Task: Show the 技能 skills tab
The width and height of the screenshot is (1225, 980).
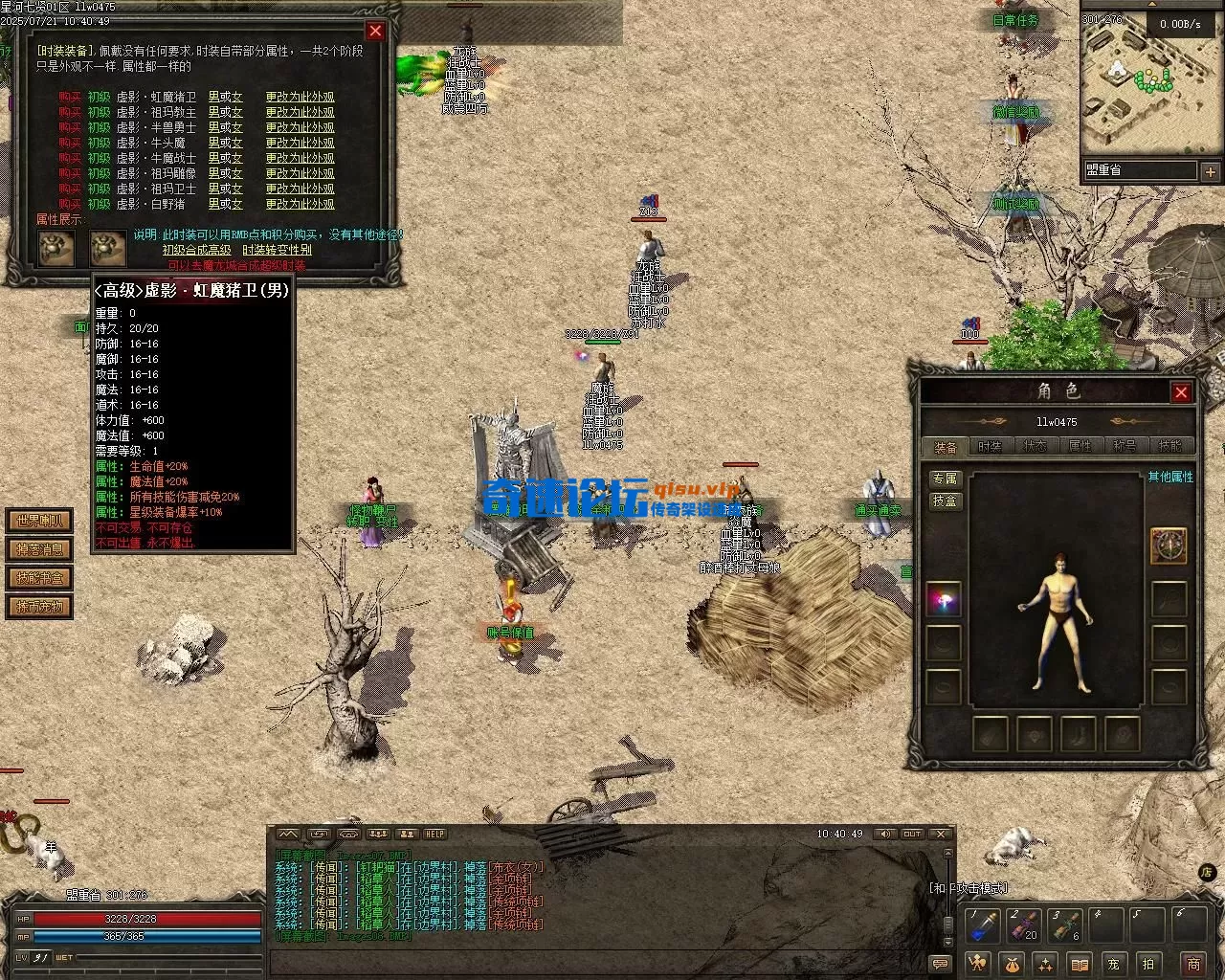Action: pyautogui.click(x=1169, y=446)
